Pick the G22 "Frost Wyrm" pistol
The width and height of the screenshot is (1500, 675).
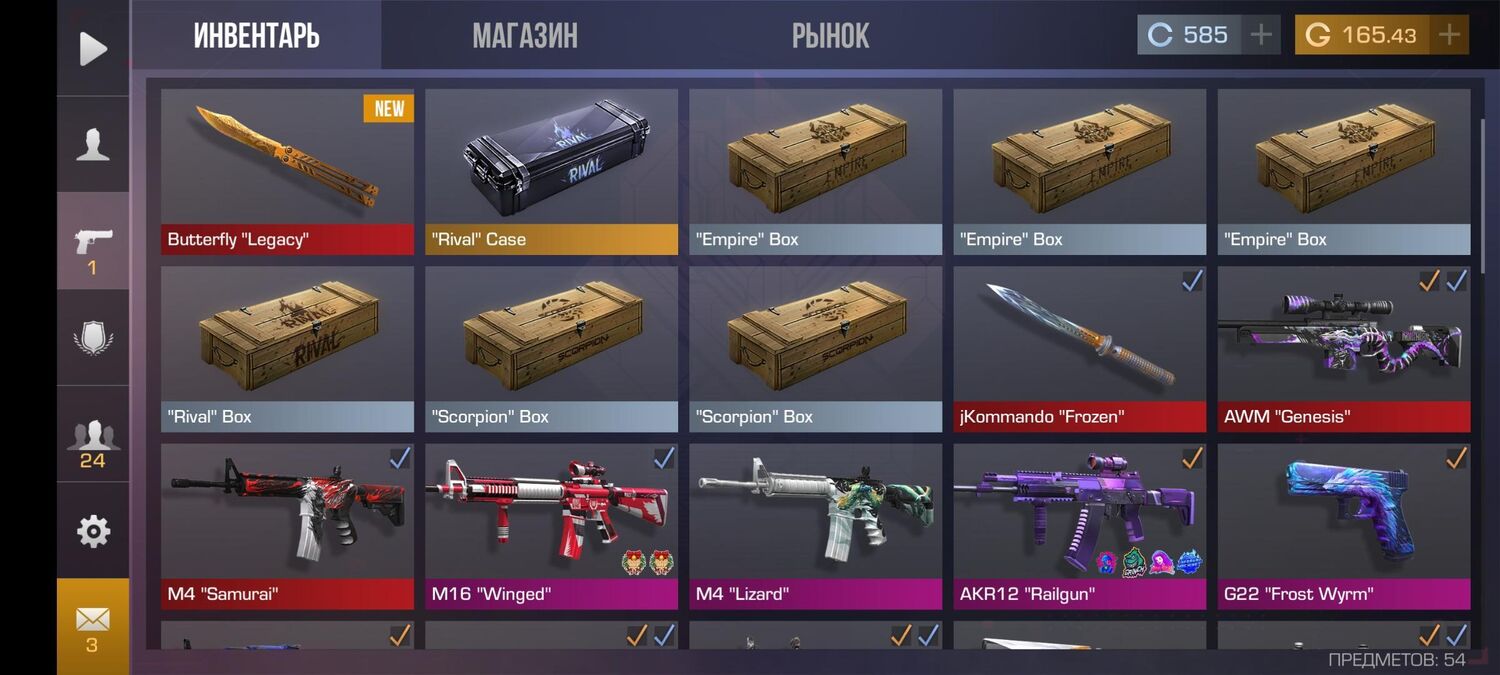click(1343, 526)
